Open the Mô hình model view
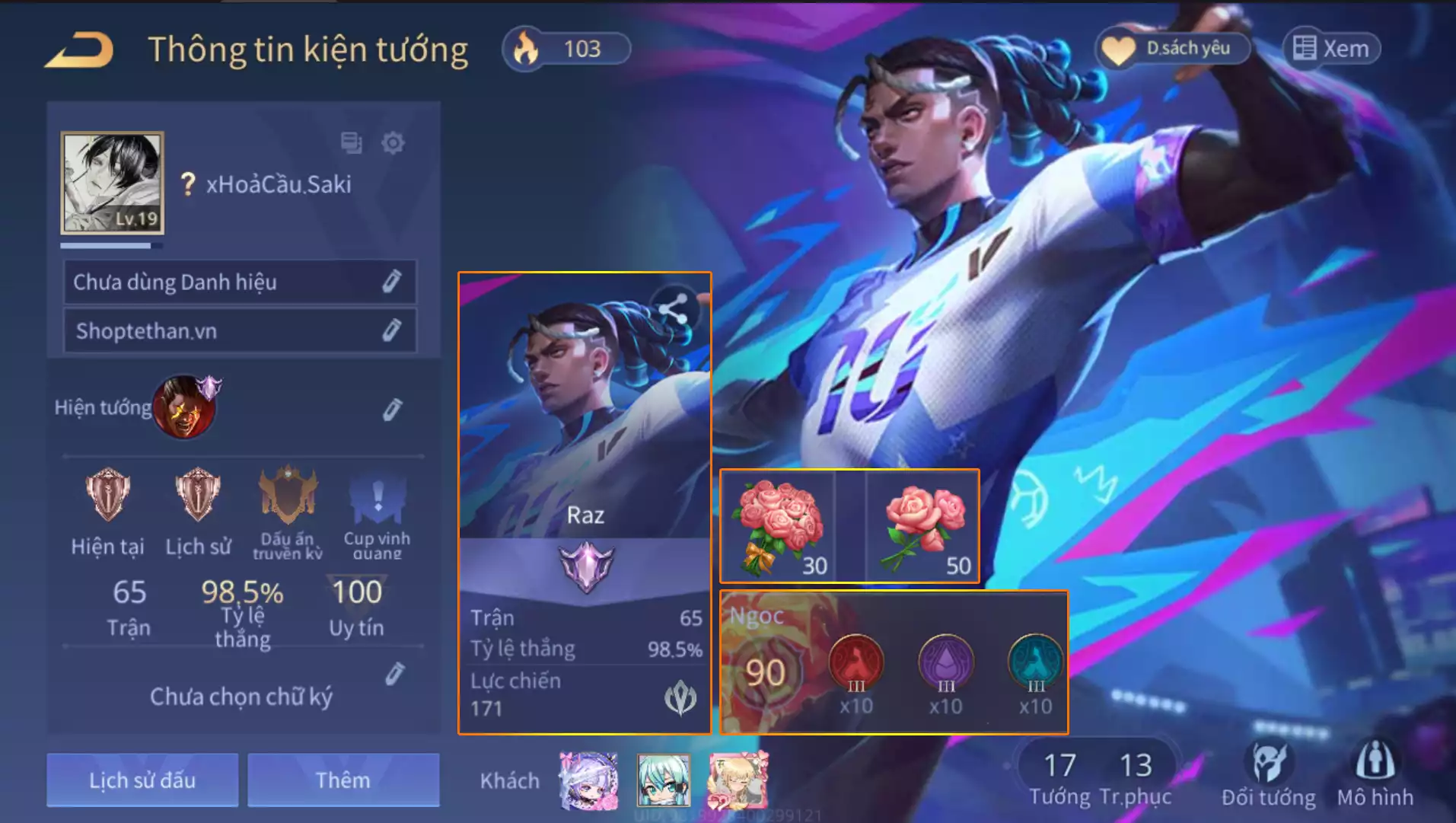The height and width of the screenshot is (823, 1456). click(x=1375, y=773)
